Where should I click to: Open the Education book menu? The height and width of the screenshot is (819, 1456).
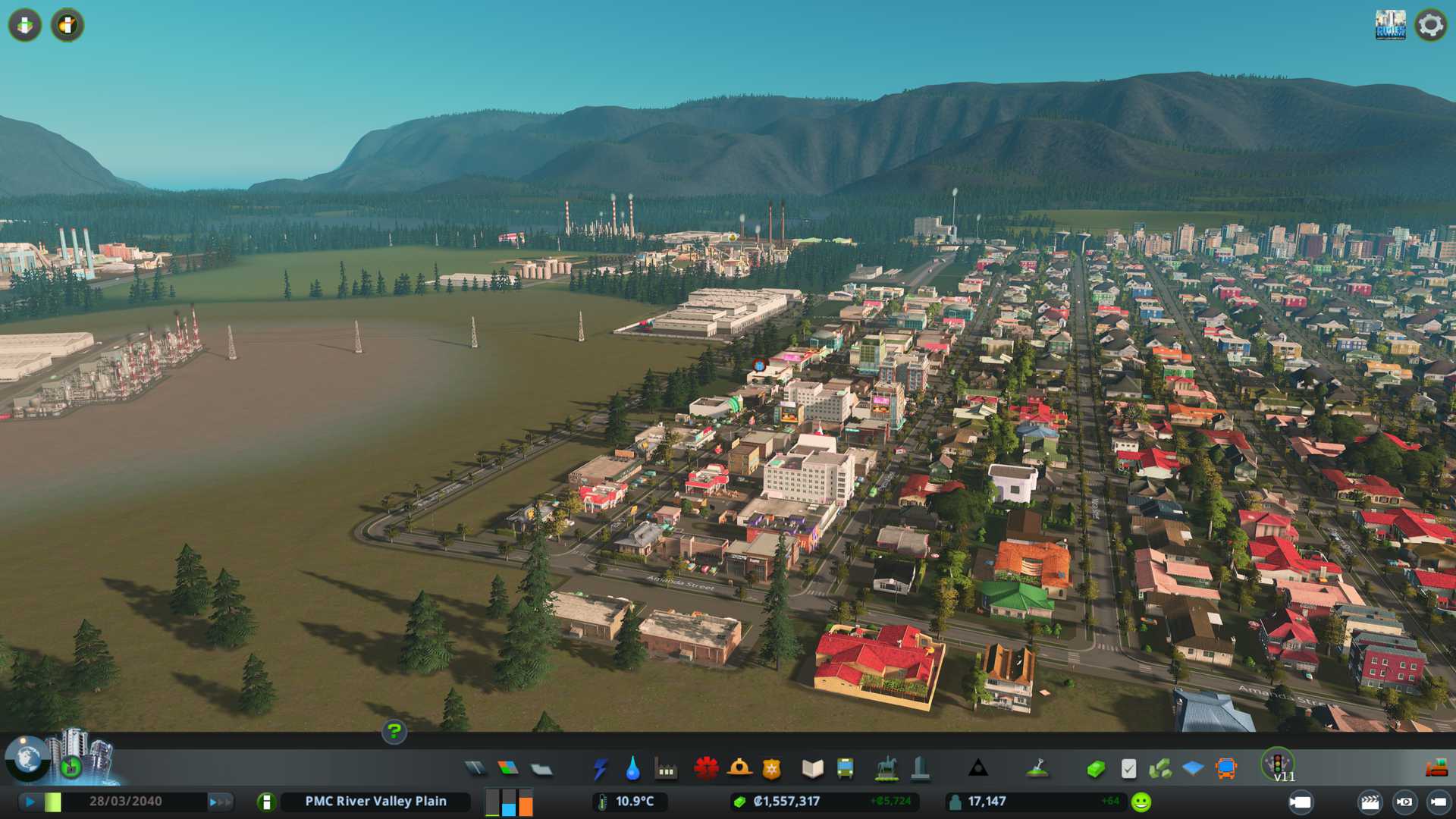click(812, 769)
